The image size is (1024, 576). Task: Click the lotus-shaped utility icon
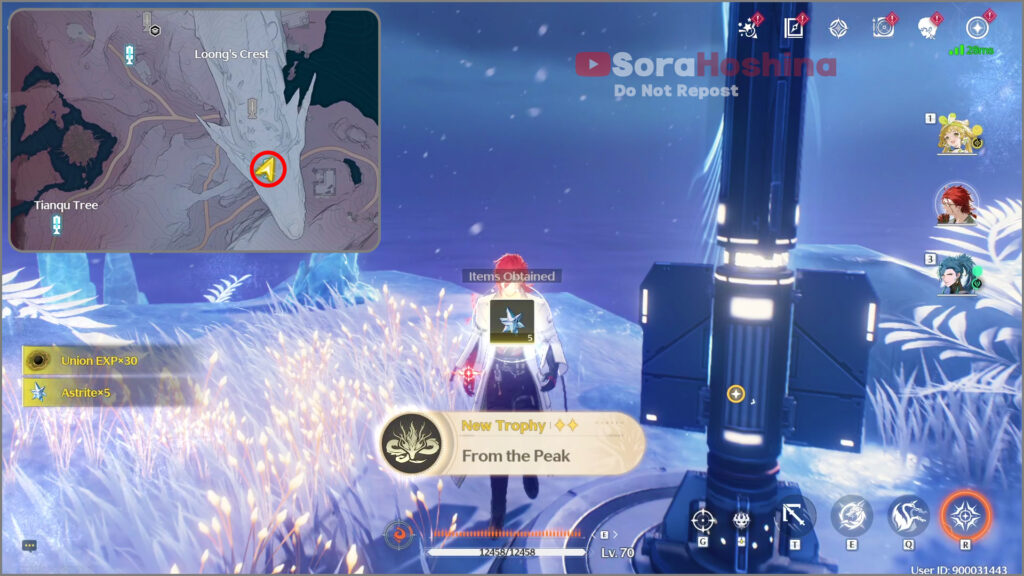741,519
